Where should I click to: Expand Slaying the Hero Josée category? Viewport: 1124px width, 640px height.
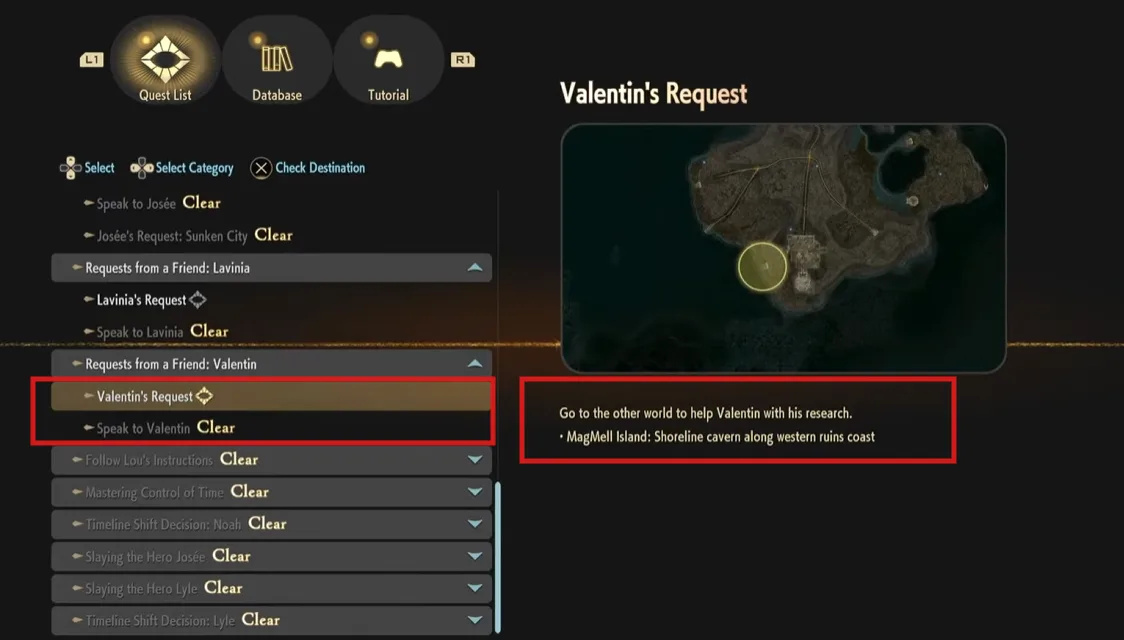(x=475, y=556)
